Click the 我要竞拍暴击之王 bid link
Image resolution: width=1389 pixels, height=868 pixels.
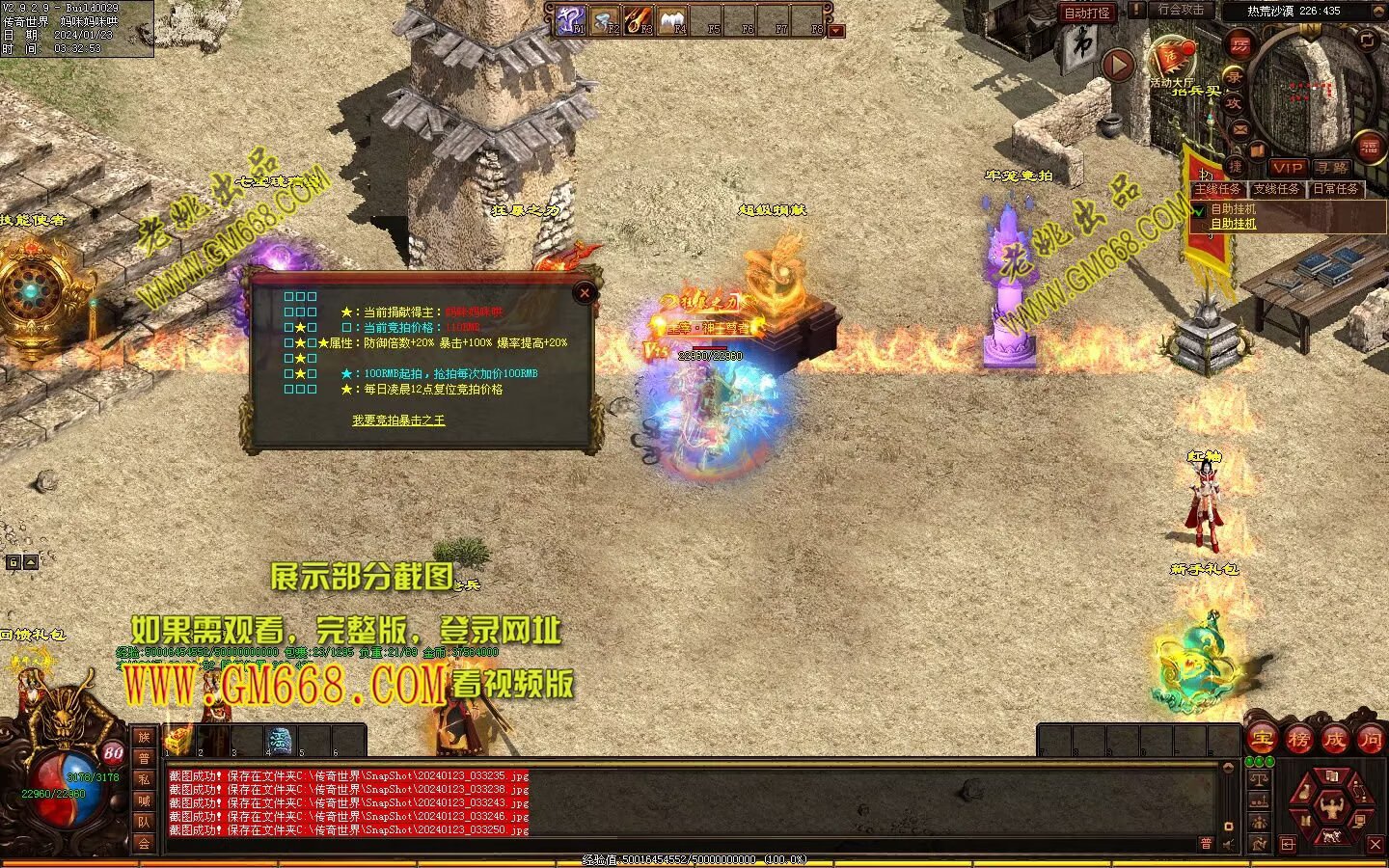(398, 420)
